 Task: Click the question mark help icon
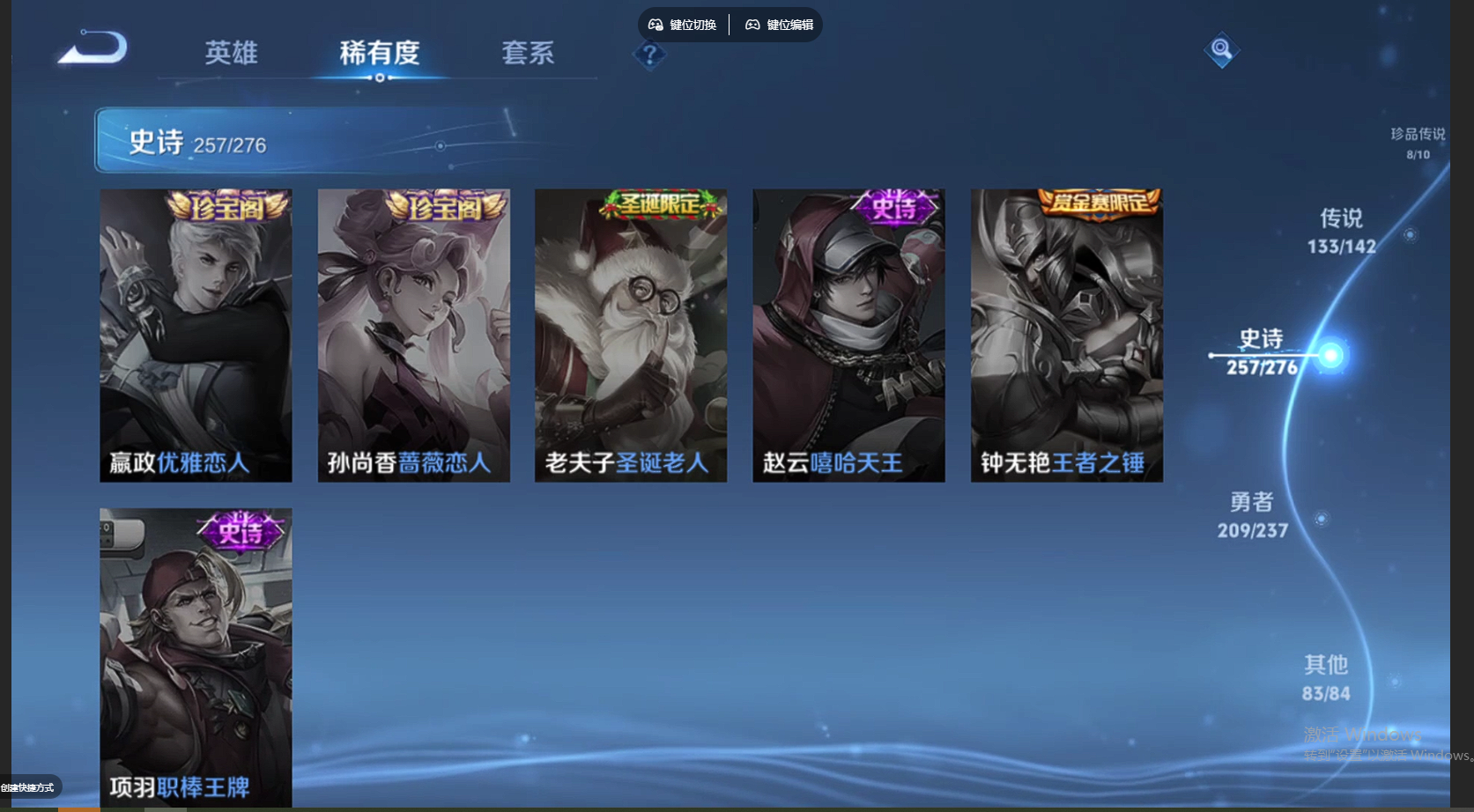coord(649,56)
